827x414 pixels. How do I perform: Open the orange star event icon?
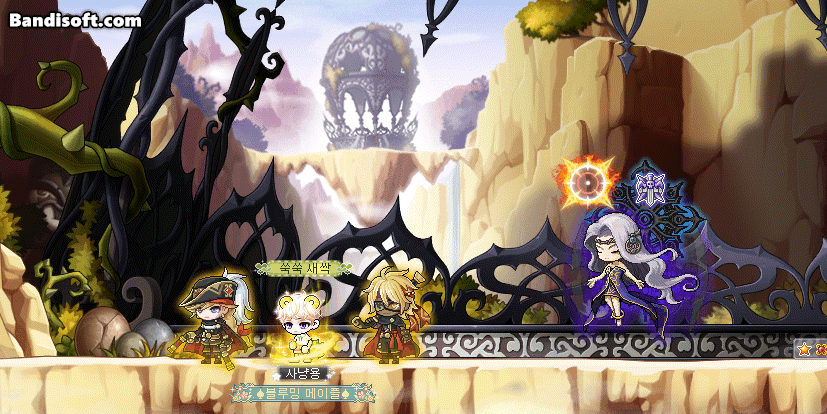coord(804,350)
